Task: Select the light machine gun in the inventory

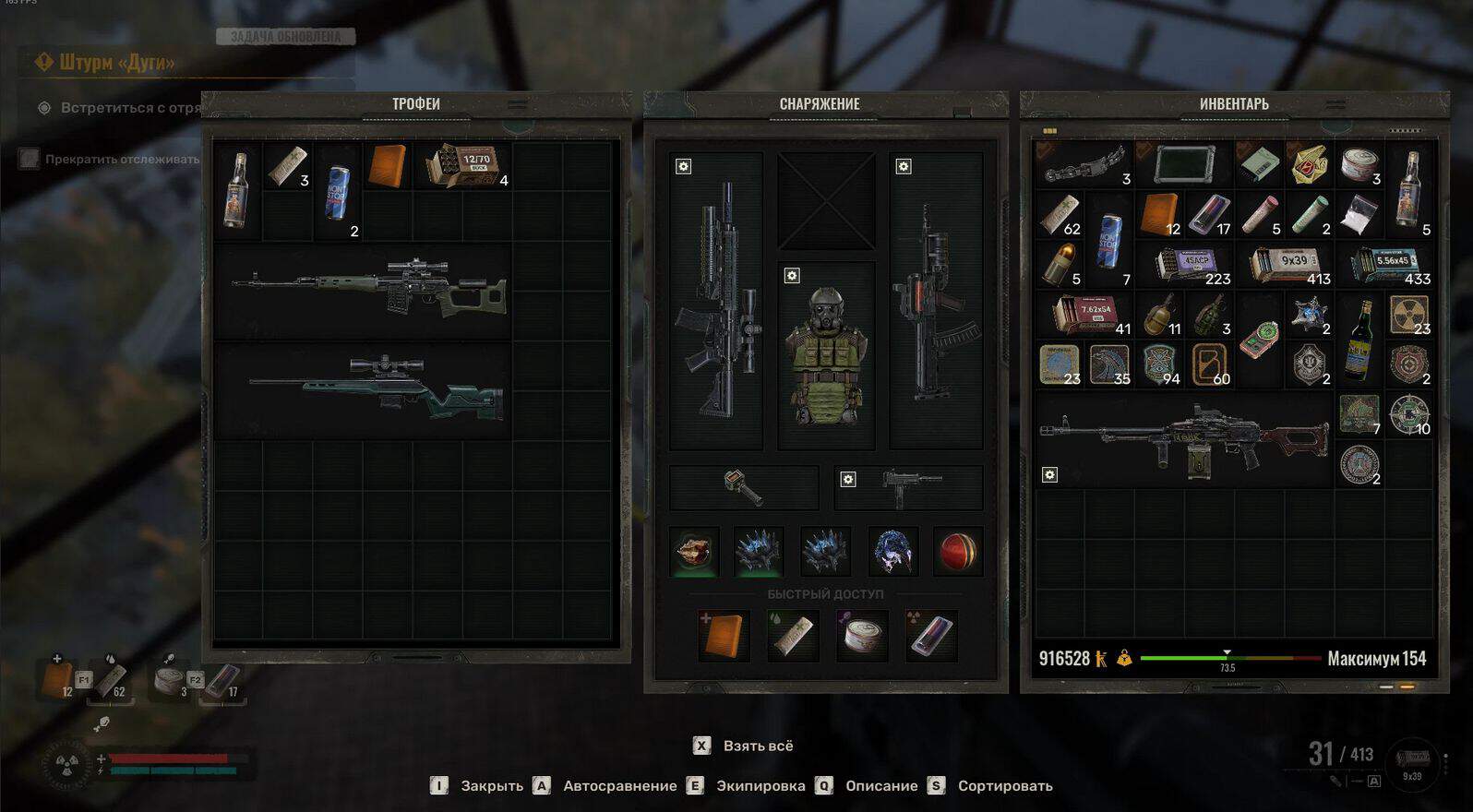Action: coord(1183,438)
